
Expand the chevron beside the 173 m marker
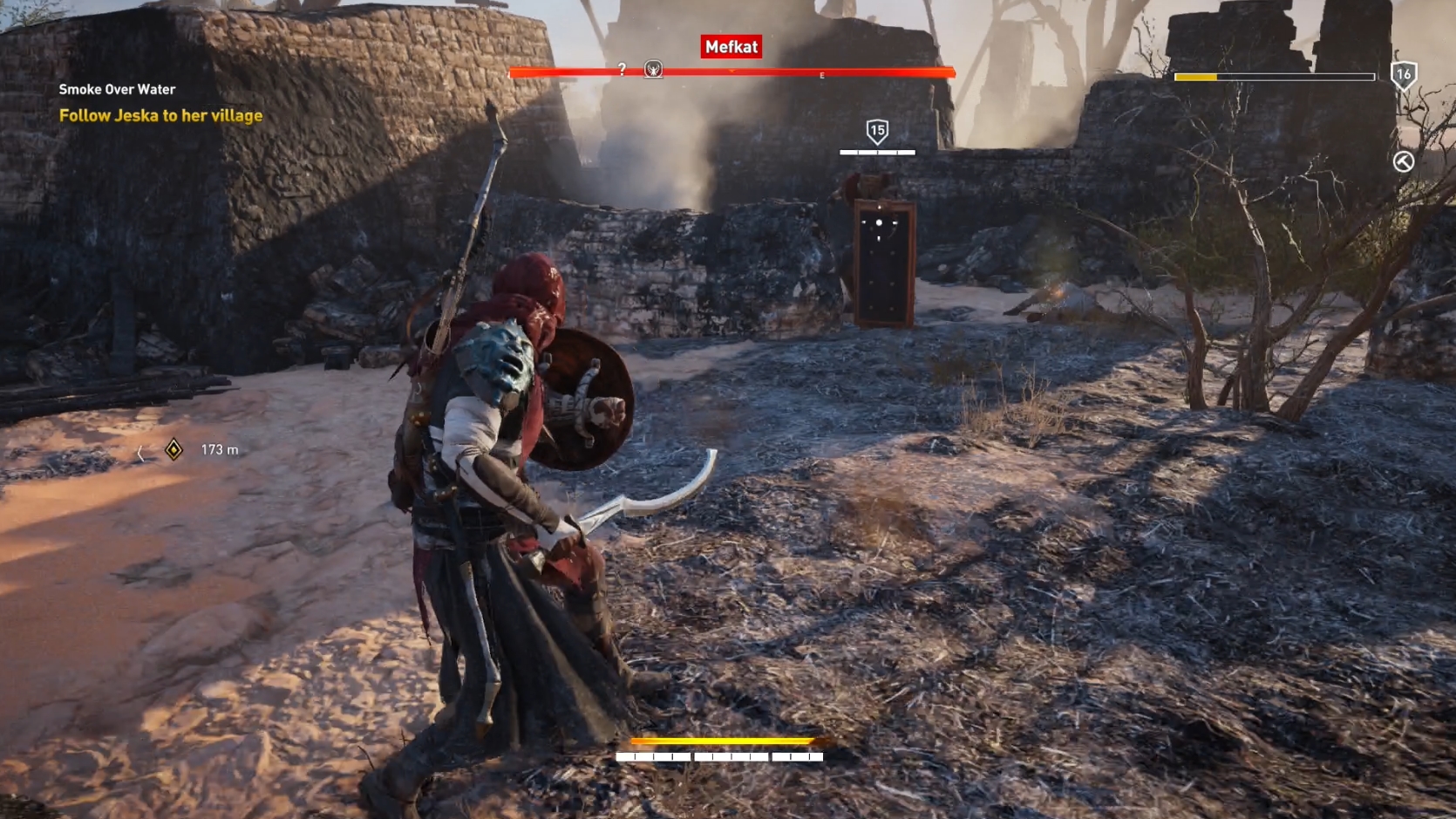pyautogui.click(x=142, y=451)
